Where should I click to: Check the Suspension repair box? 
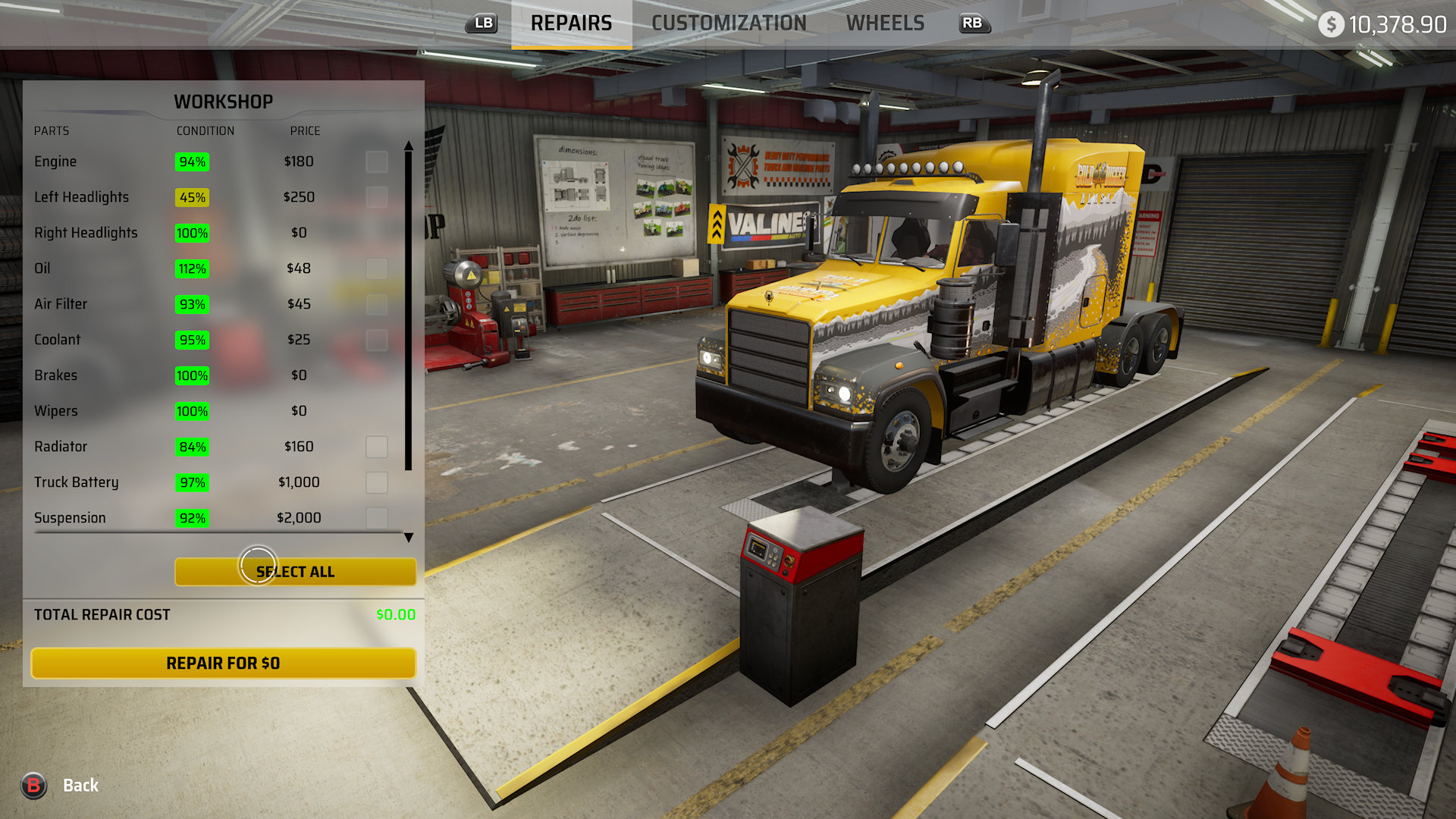pos(377,518)
